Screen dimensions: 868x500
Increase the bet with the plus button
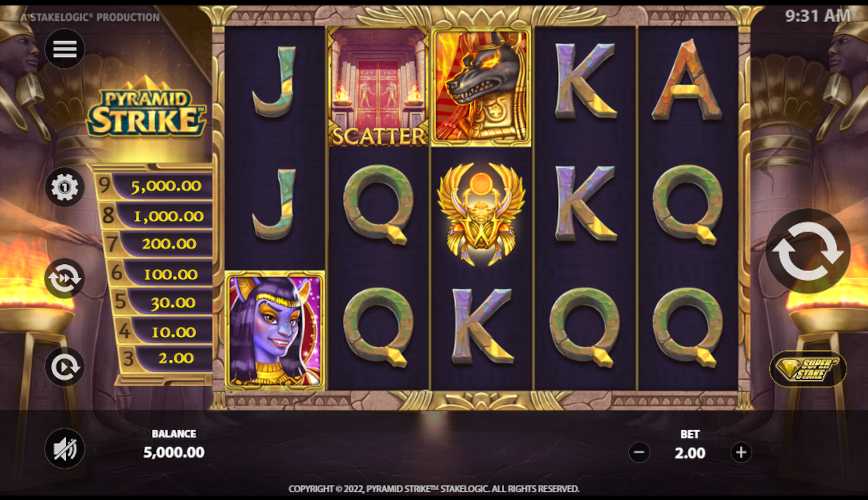[x=741, y=452]
